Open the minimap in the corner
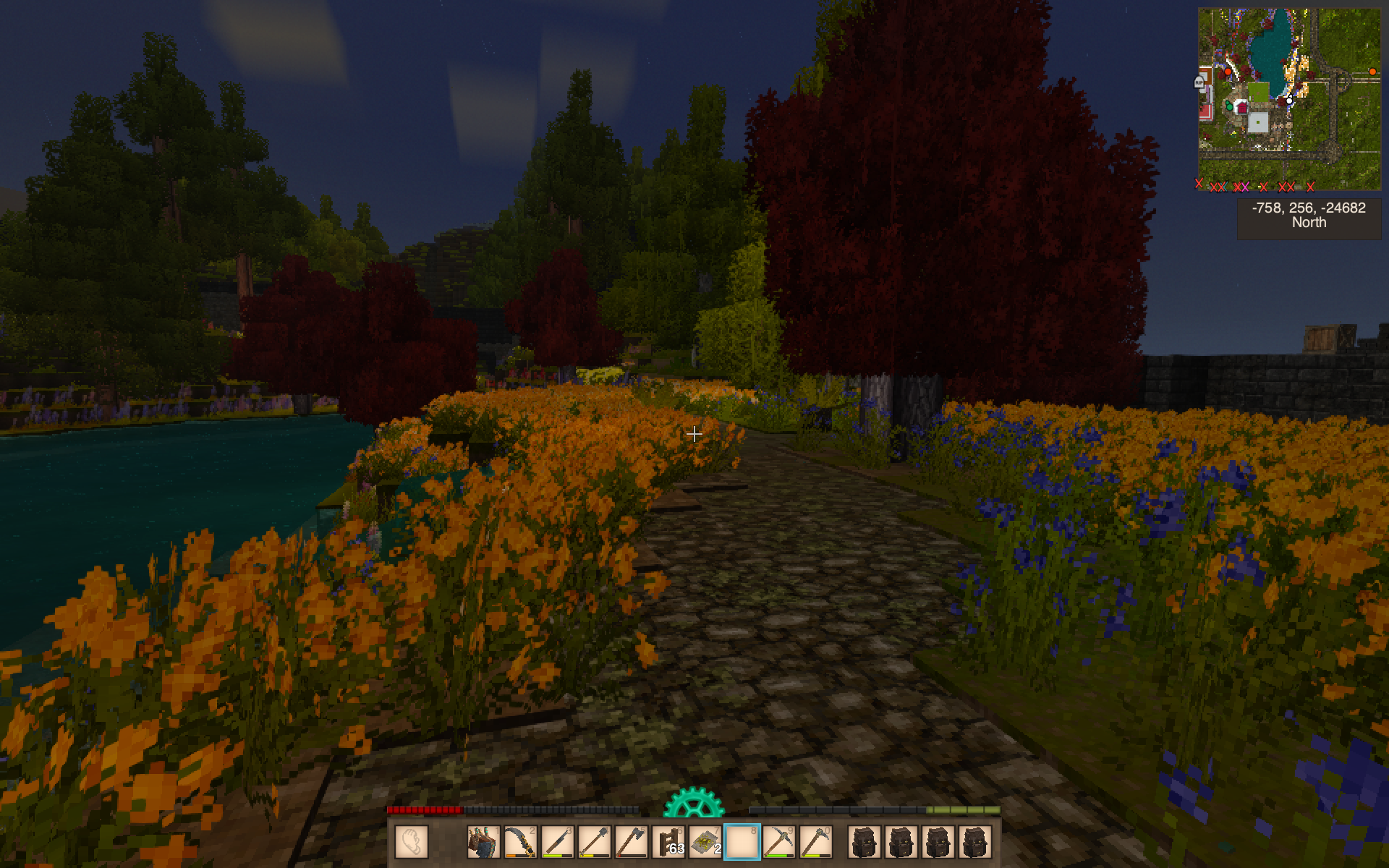The width and height of the screenshot is (1389, 868). click(1288, 99)
